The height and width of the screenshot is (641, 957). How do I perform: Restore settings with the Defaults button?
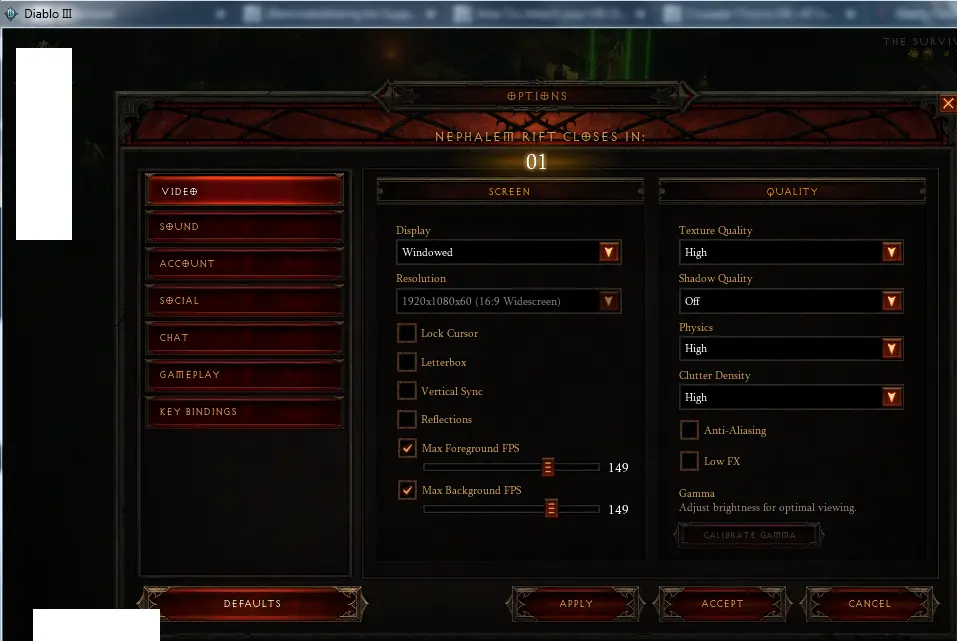click(x=252, y=604)
